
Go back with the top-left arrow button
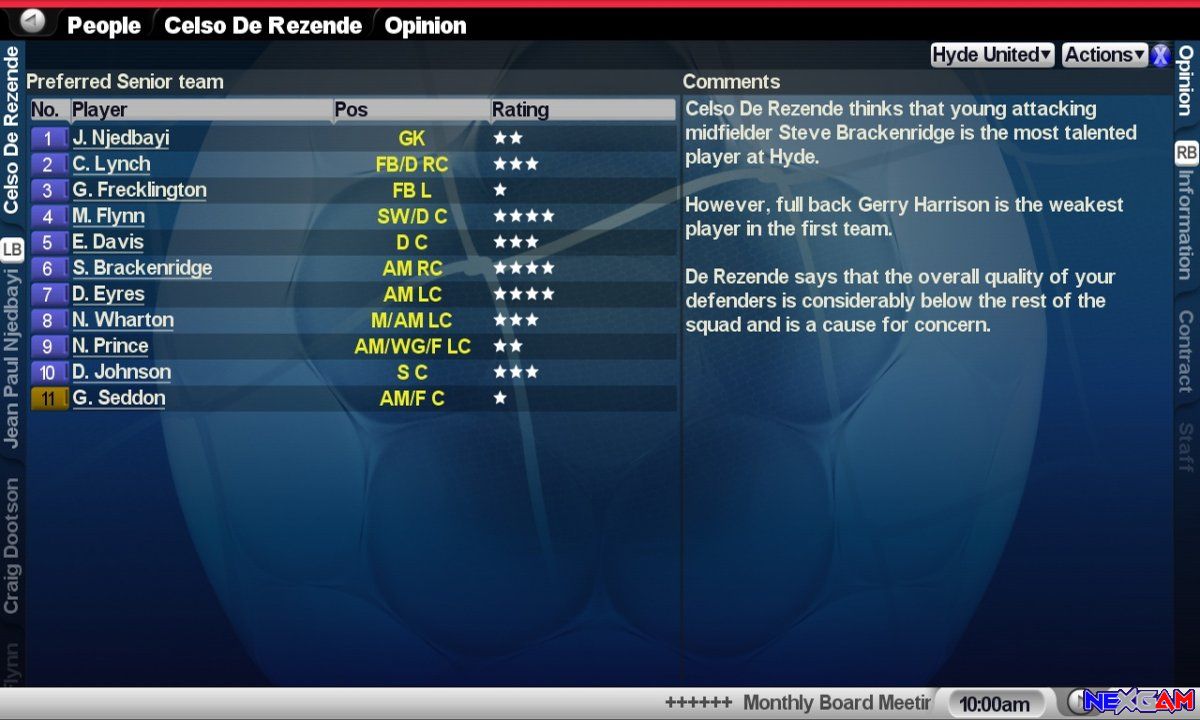click(x=33, y=21)
